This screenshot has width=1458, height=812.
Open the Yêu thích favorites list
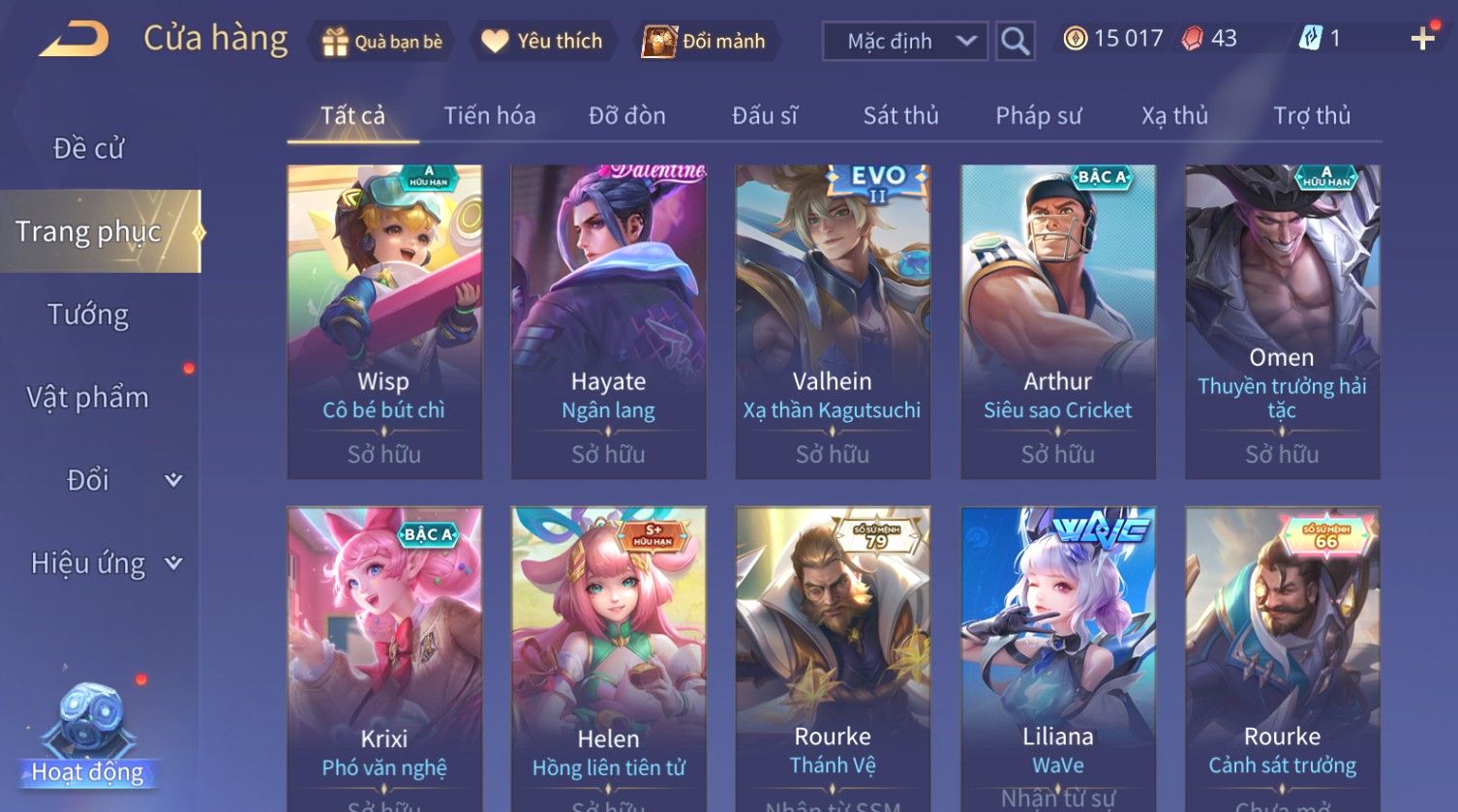pyautogui.click(x=542, y=42)
